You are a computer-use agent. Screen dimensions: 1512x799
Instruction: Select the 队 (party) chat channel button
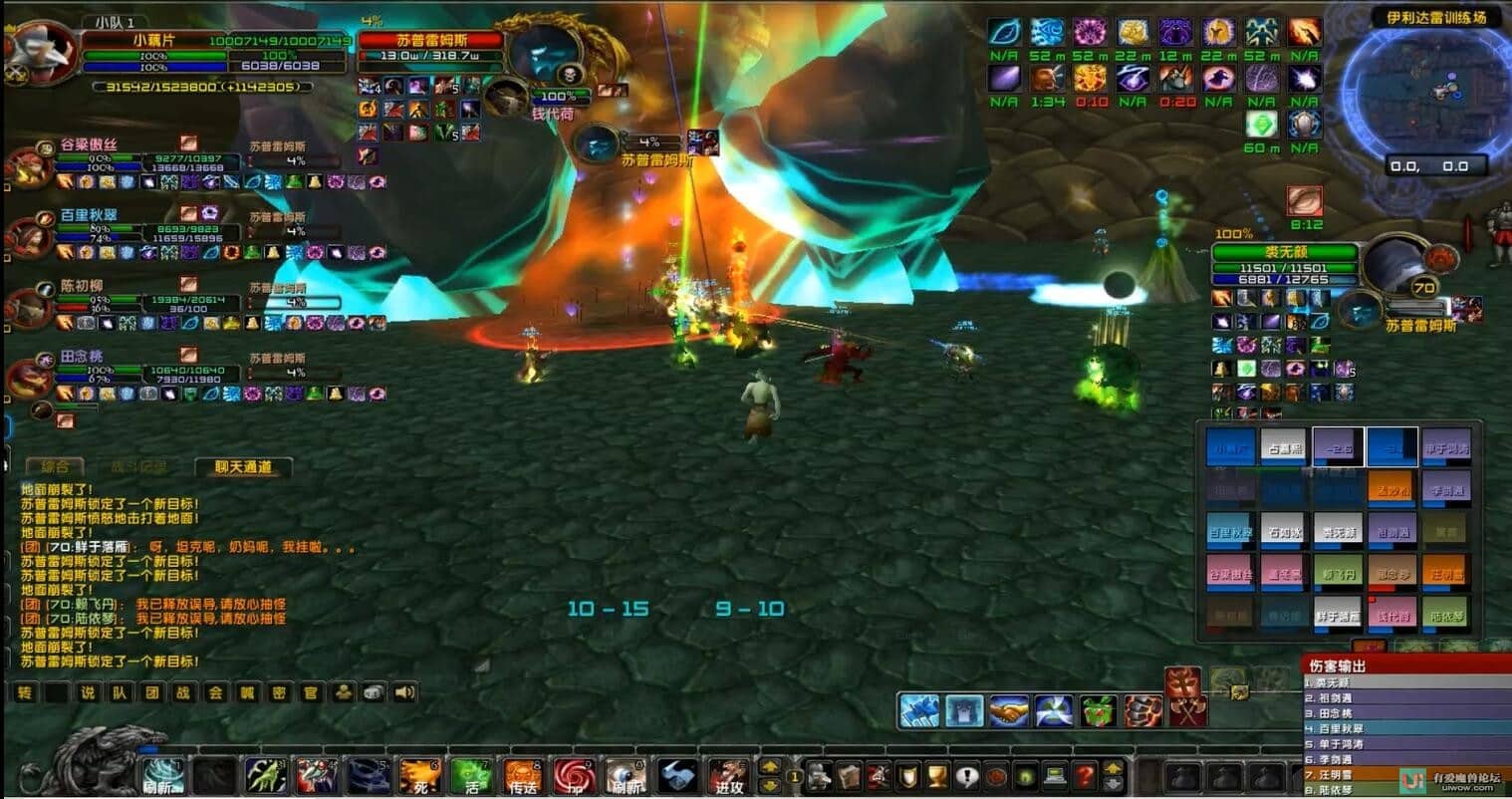click(120, 692)
